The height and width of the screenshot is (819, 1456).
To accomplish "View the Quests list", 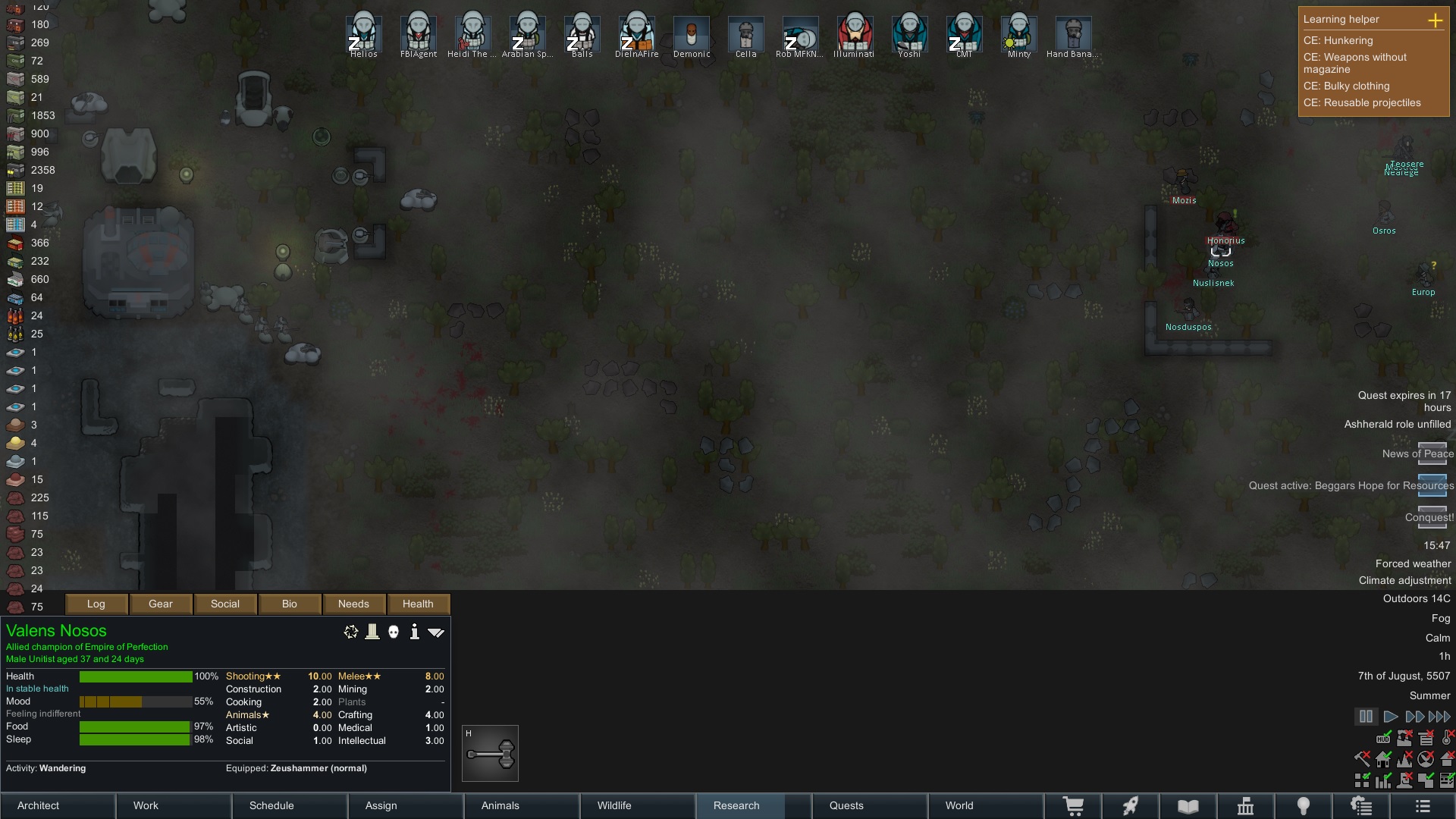I will coord(869,805).
